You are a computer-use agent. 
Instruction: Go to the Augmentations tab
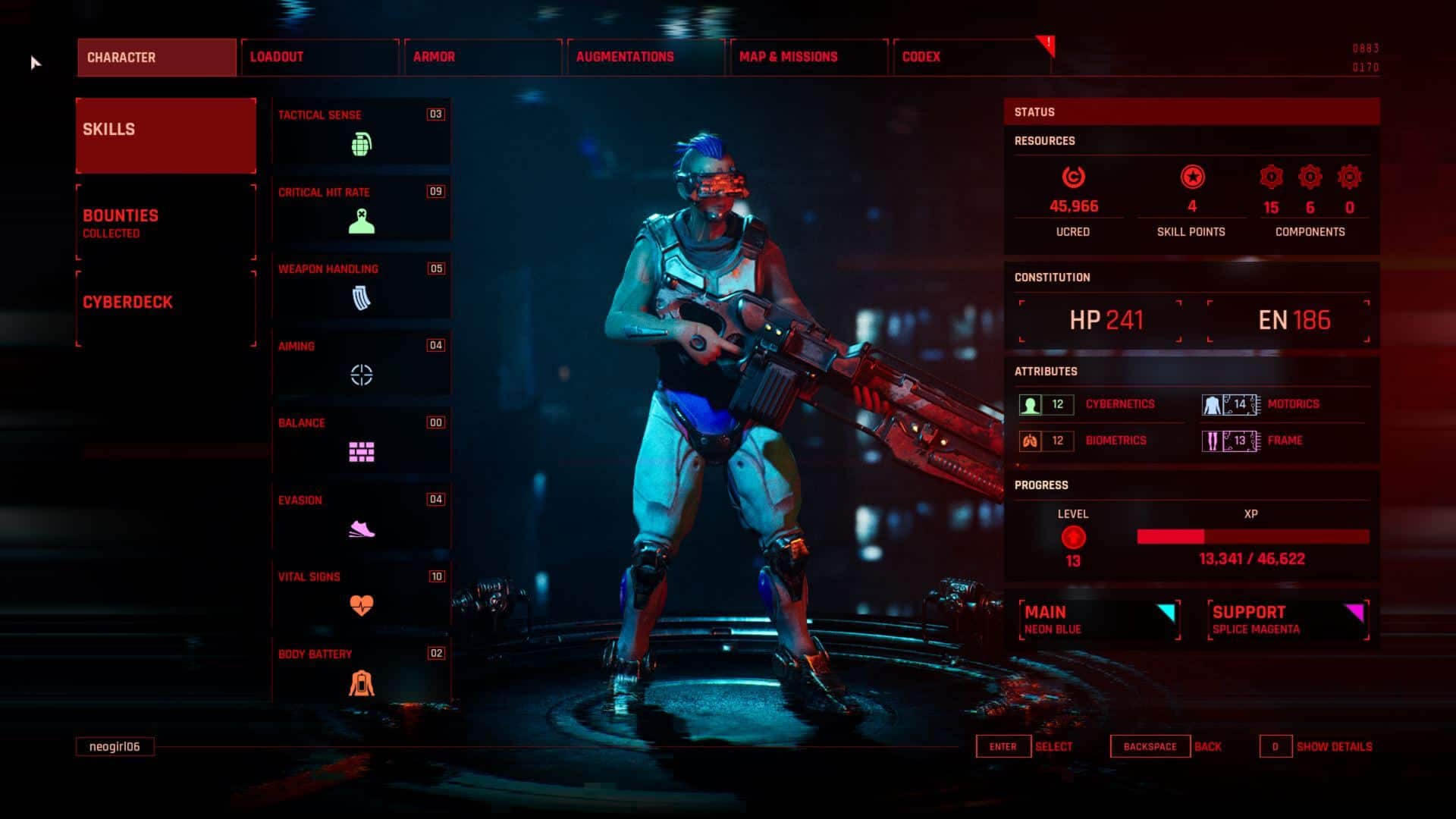coord(645,57)
